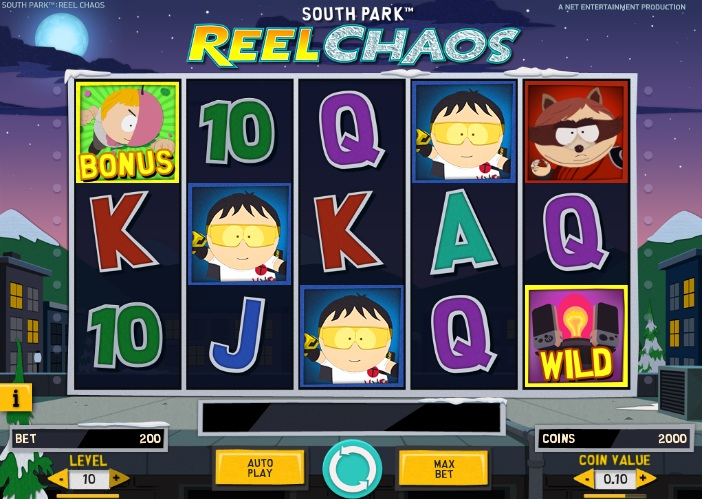Open the paytable info button

point(16,397)
